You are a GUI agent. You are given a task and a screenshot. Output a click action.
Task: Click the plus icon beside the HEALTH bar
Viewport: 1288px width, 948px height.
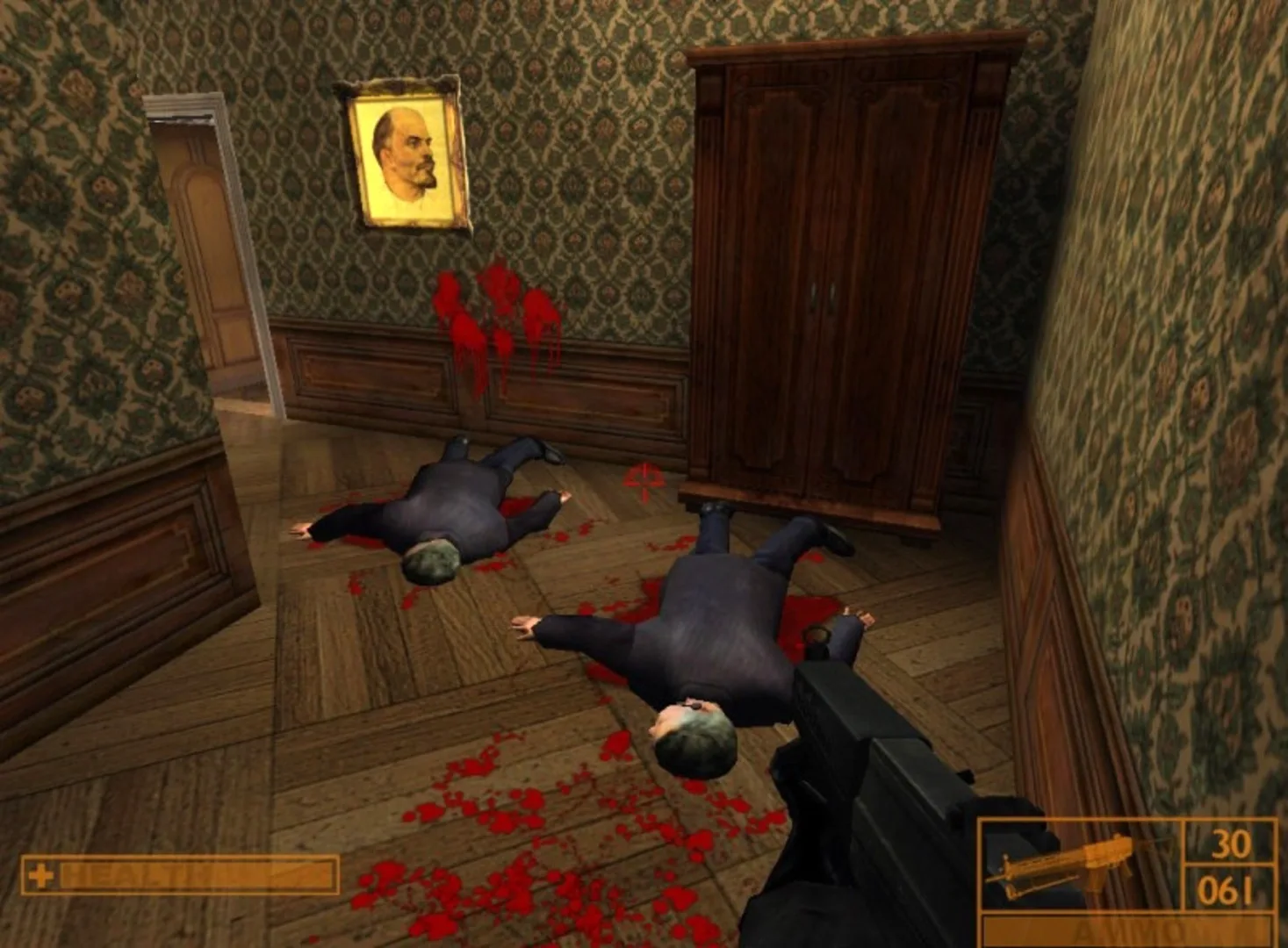[42, 875]
